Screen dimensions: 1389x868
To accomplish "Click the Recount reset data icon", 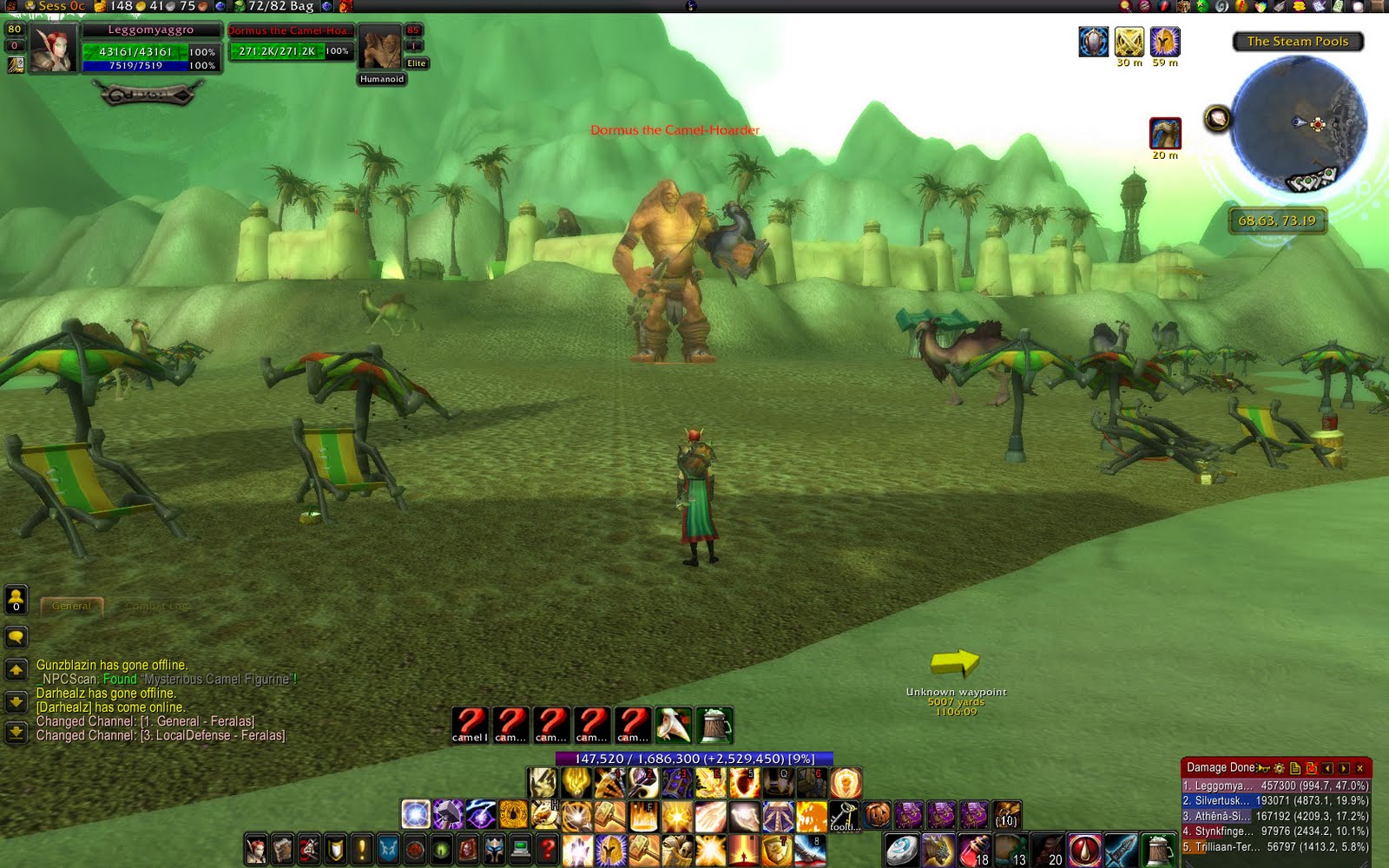I will click(1312, 767).
